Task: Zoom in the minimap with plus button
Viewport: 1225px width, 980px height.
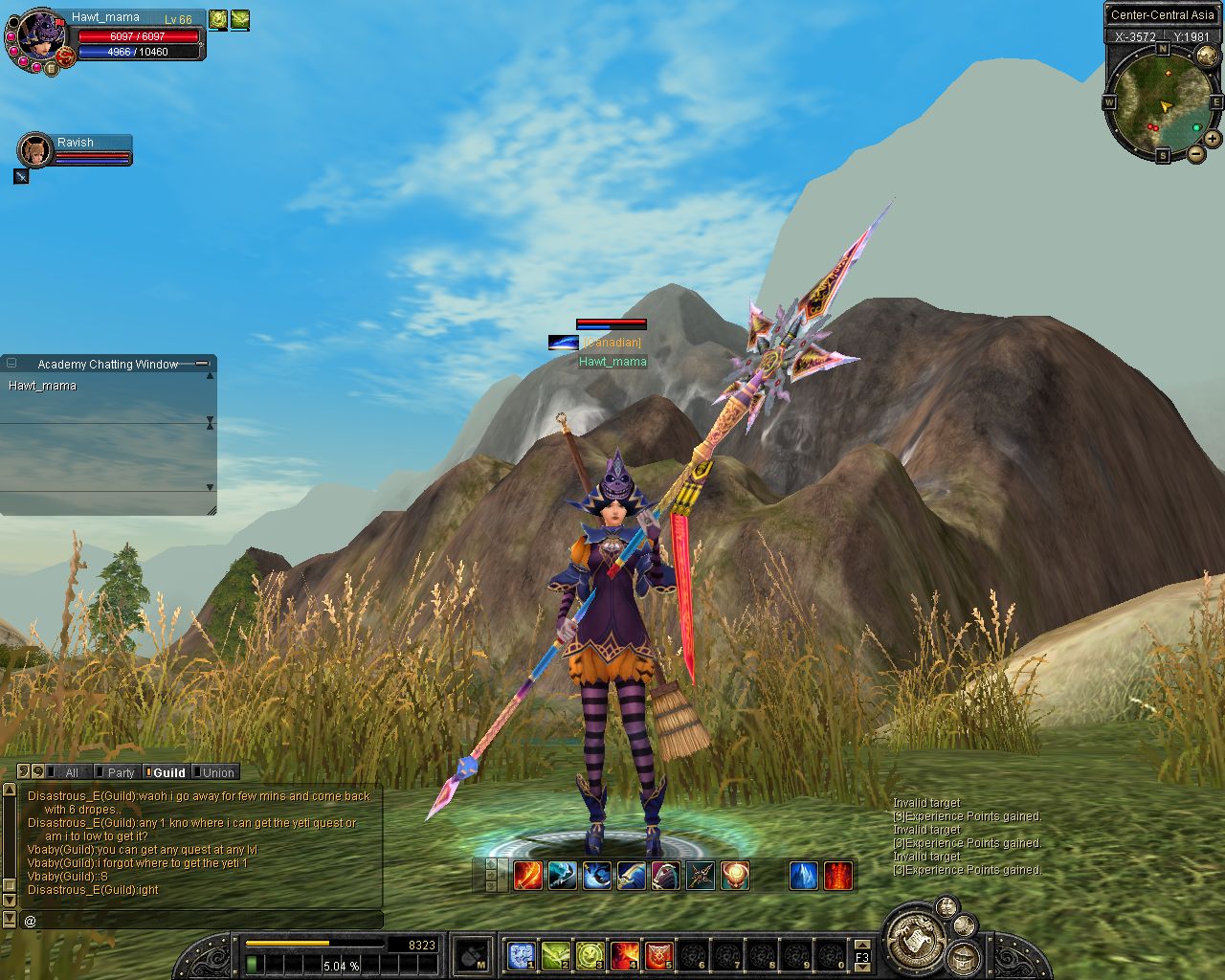Action: coord(1213,138)
